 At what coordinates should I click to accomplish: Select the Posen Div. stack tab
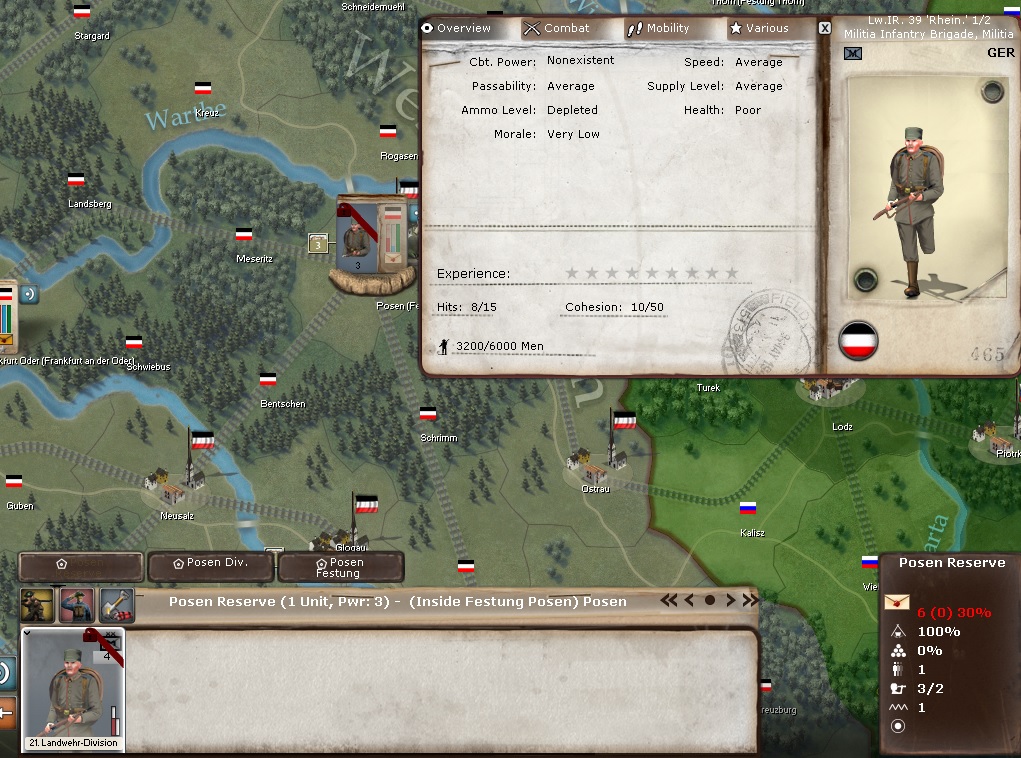pyautogui.click(x=210, y=564)
